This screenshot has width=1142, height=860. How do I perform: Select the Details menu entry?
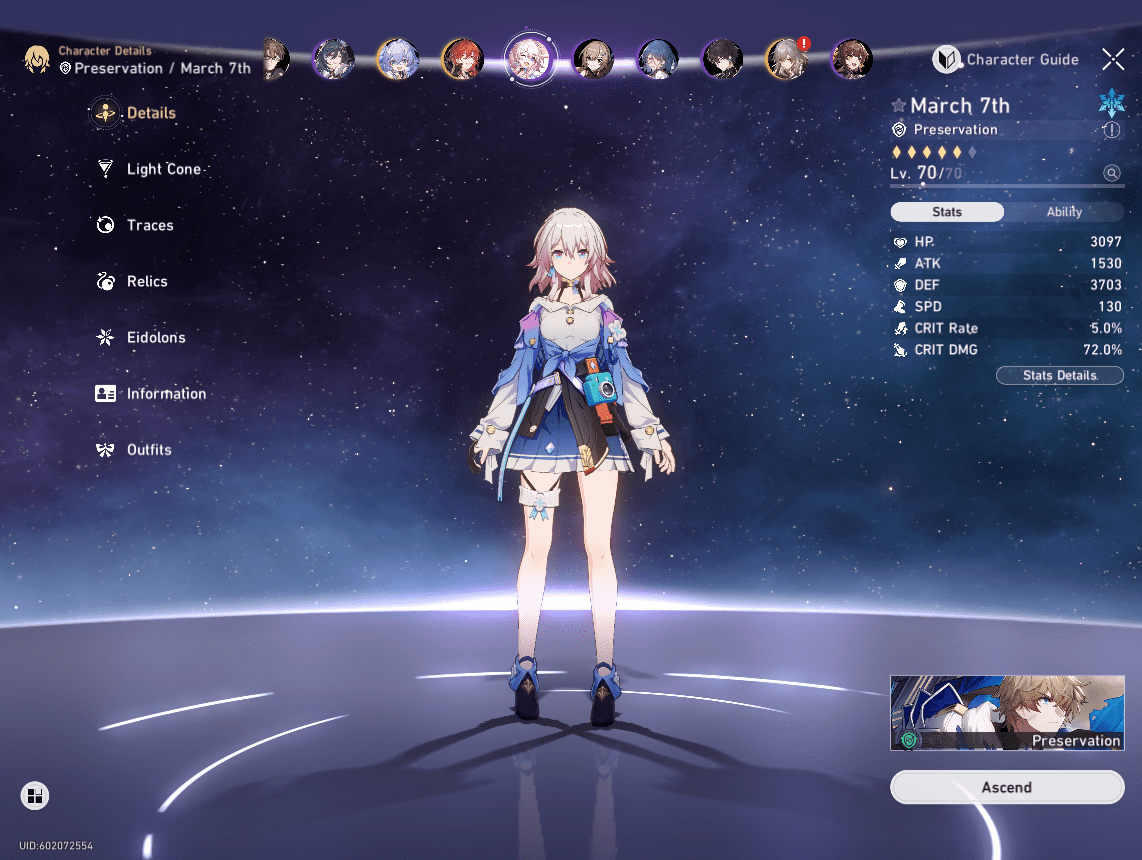tap(150, 113)
